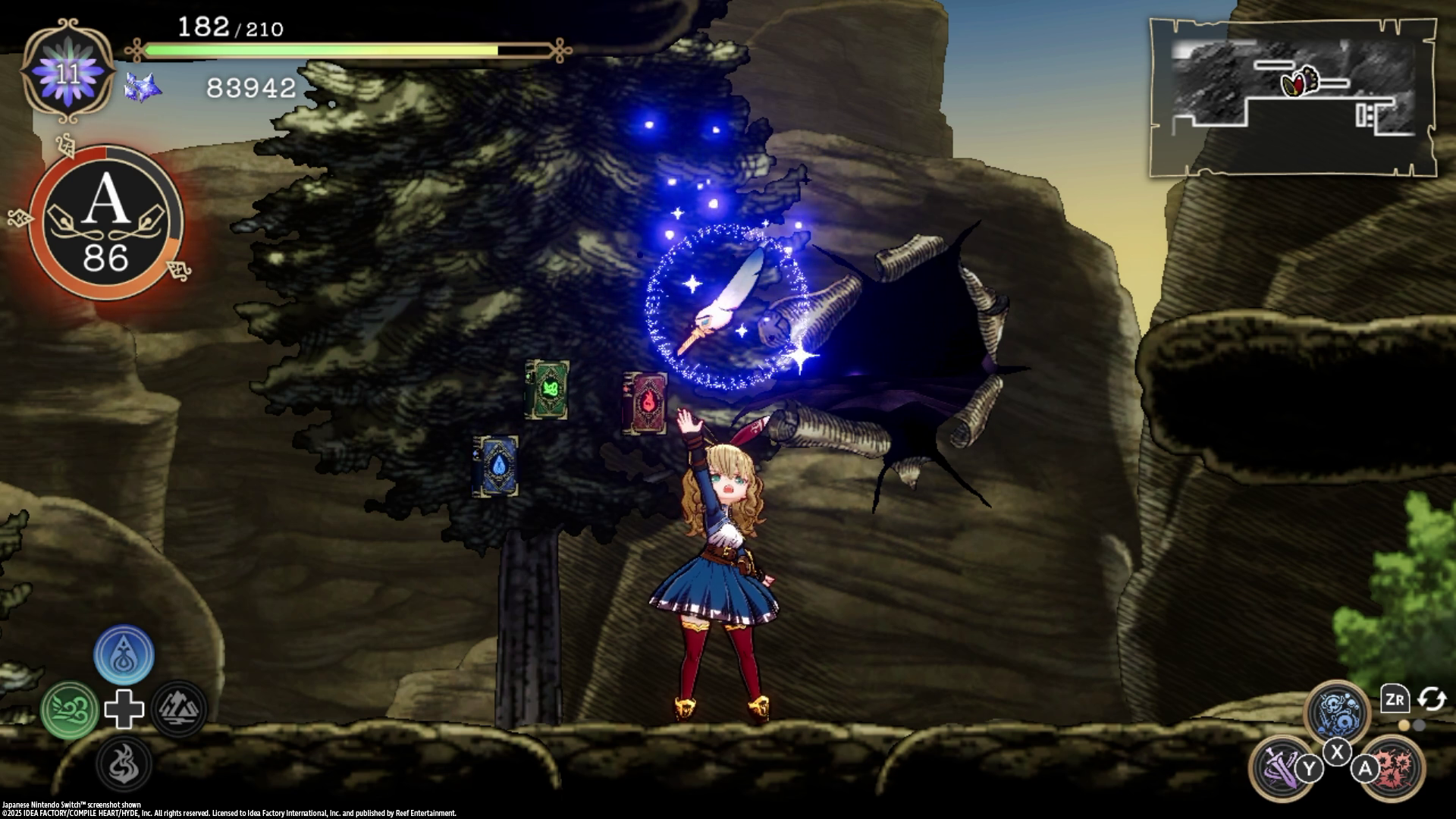This screenshot has height=819, width=1456.
Task: Click the ZR shoulder button prompt
Action: (x=1397, y=699)
